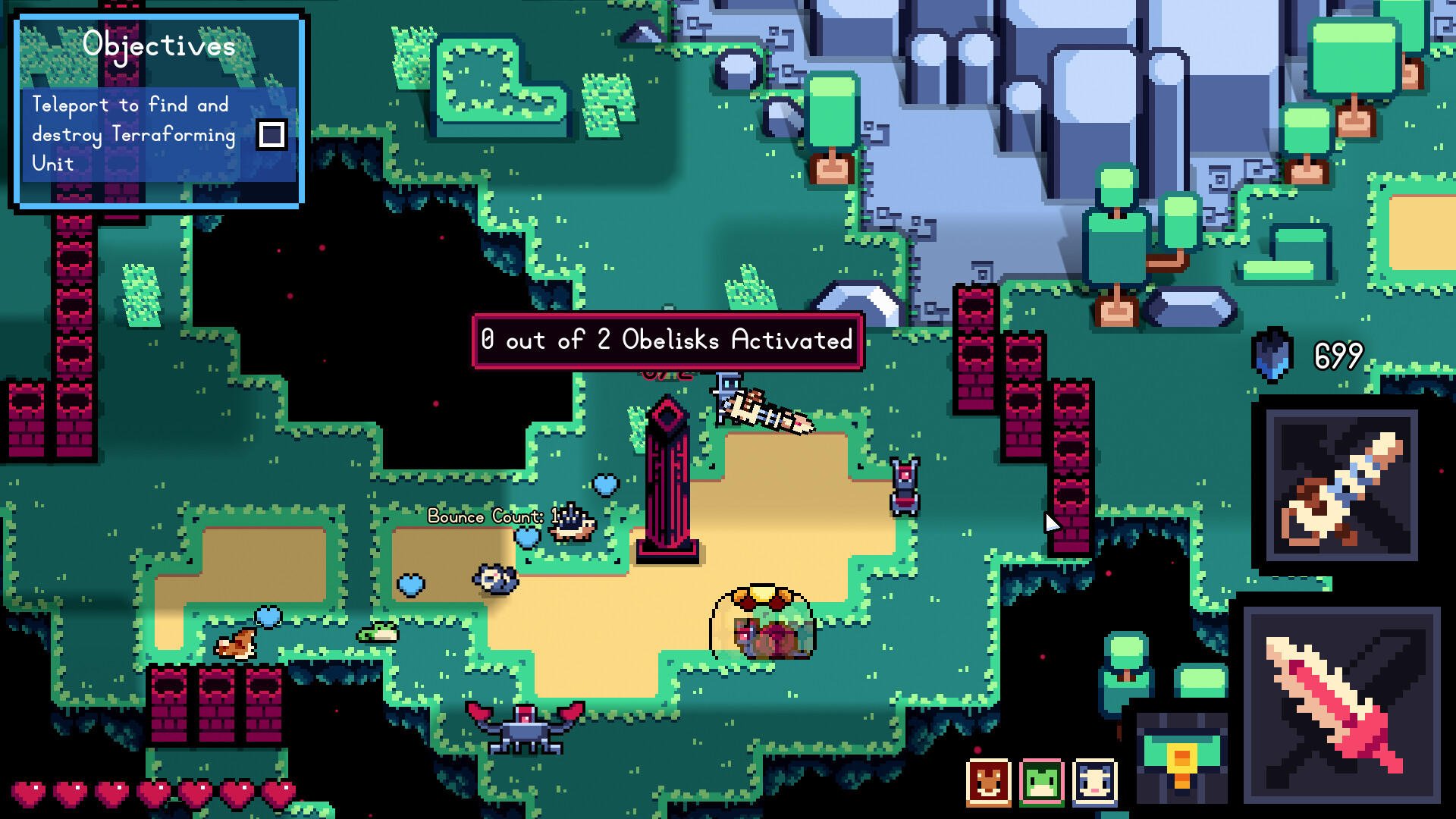Click the girl companion portrait icon

tap(1093, 782)
